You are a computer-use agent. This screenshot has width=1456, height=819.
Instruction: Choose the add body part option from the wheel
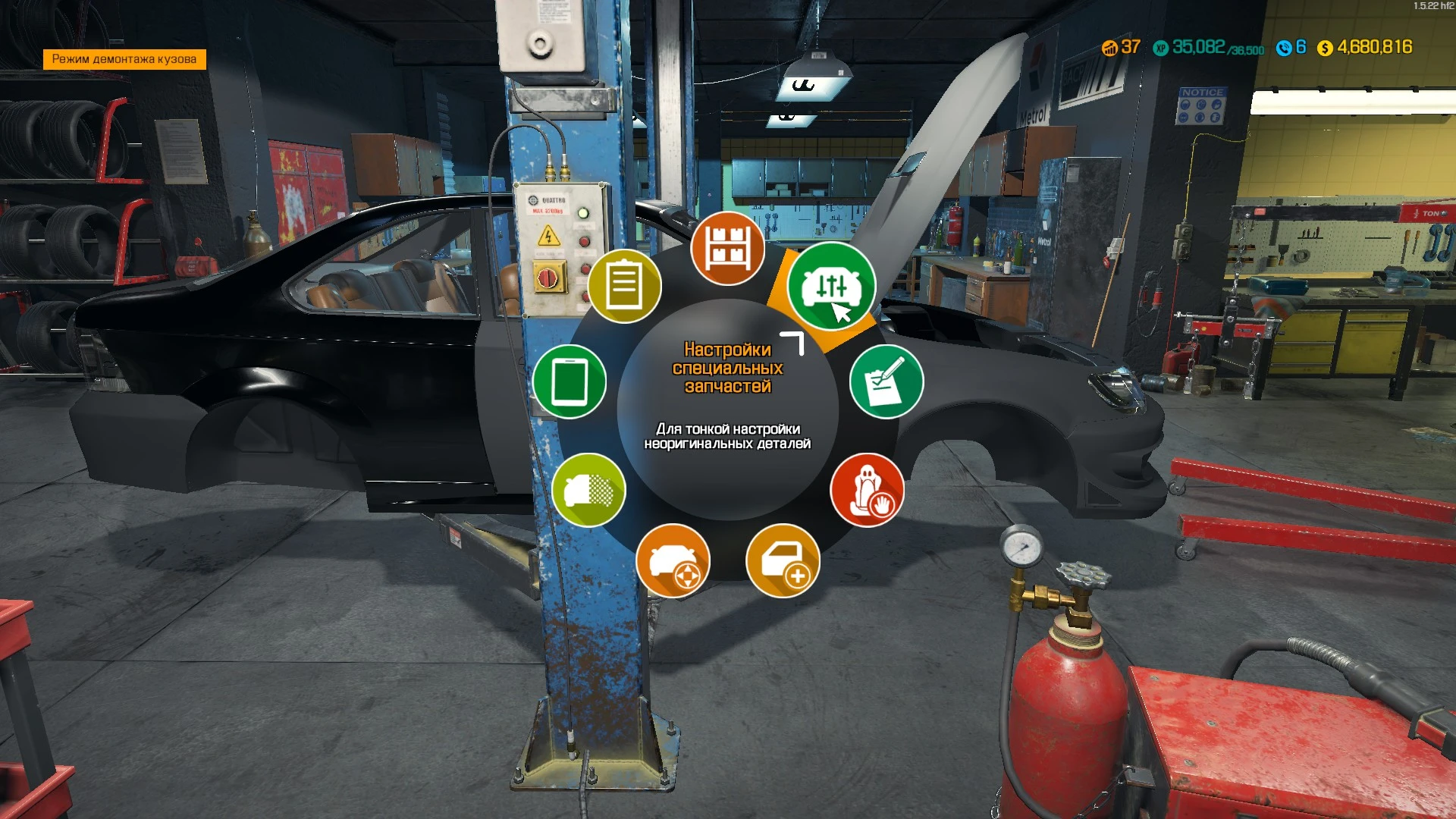point(785,560)
